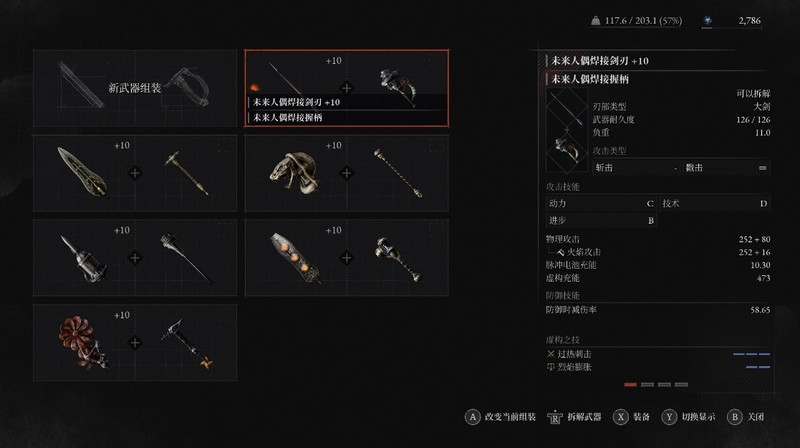Select the 未来人偶焊接剑刃 +10 weapon tile
Viewport: 800px width, 448px height.
pyautogui.click(x=347, y=89)
